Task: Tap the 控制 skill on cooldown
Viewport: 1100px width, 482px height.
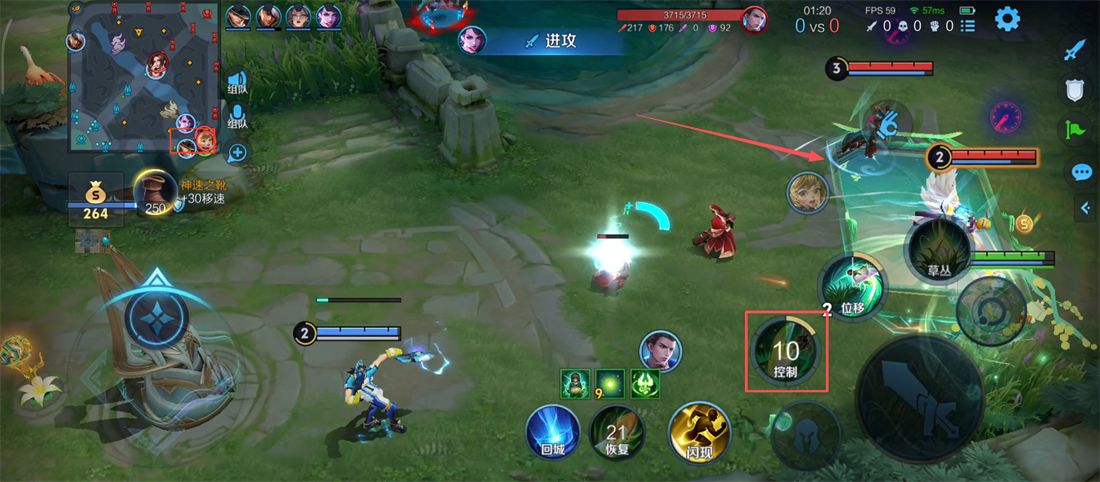Action: (x=786, y=351)
